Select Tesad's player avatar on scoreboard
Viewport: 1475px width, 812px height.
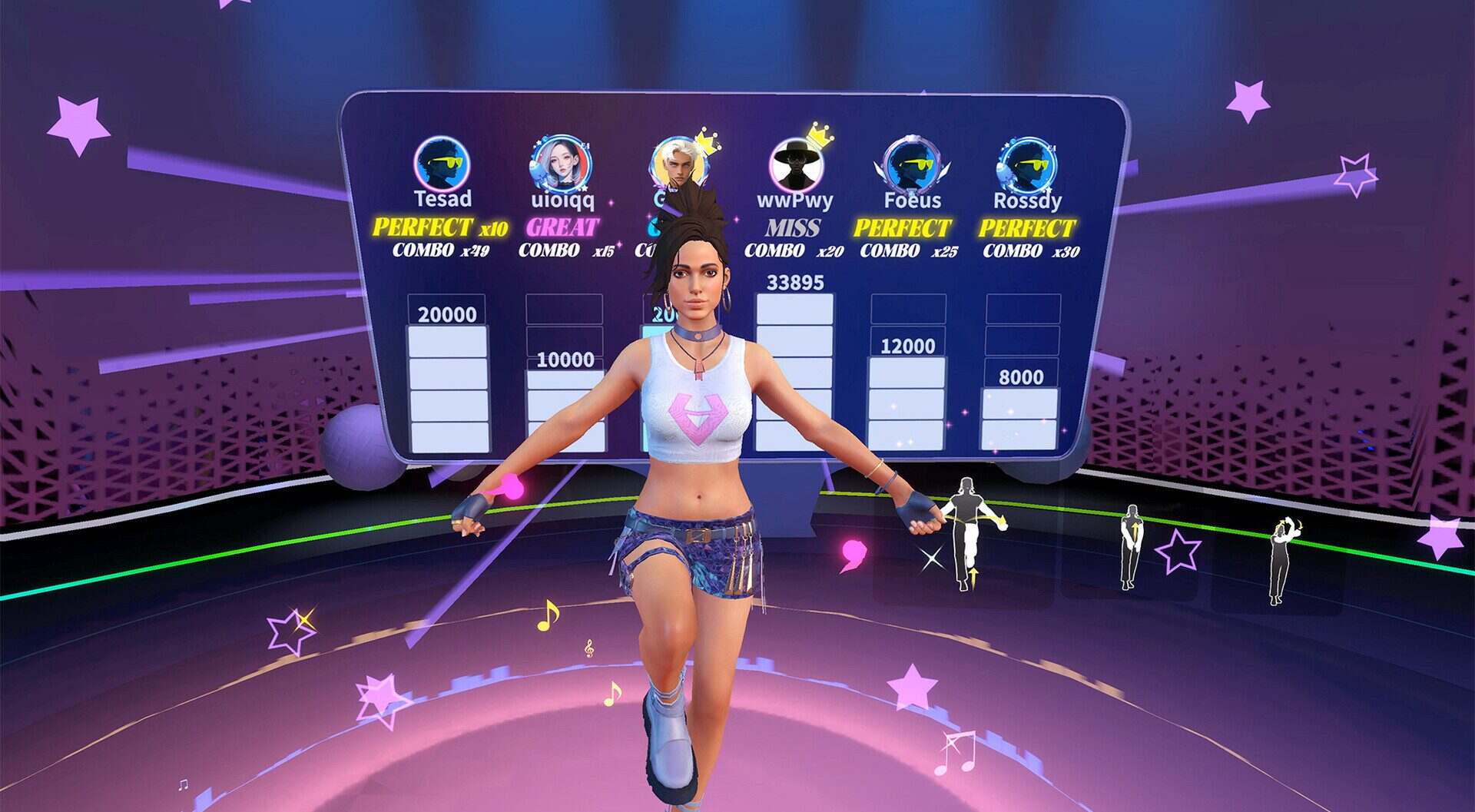(x=442, y=163)
